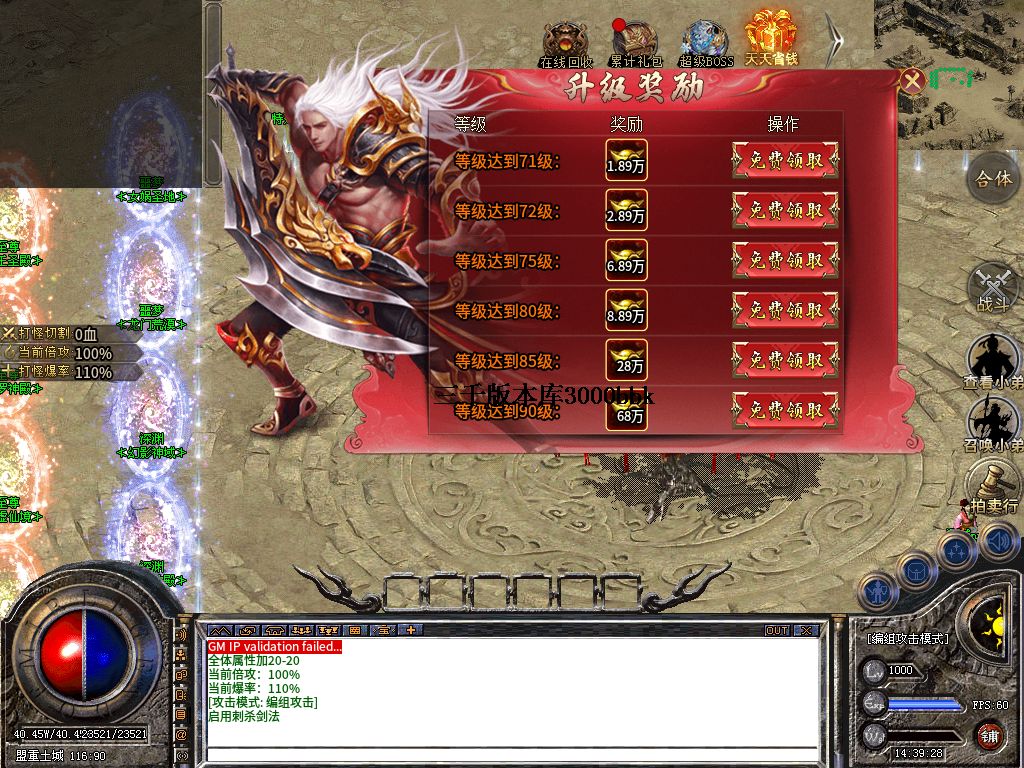This screenshot has height=768, width=1024.
Task: Close the 升级奖励 reward panel
Action: pos(911,81)
